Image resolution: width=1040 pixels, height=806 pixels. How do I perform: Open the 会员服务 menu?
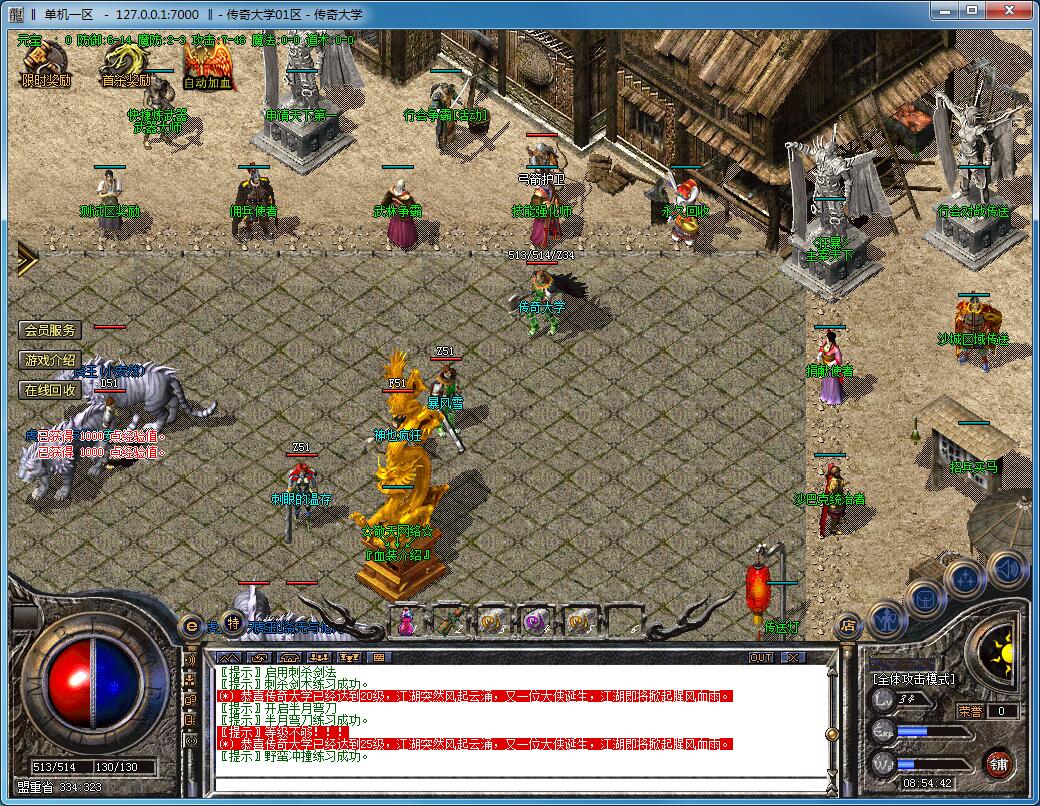click(x=51, y=330)
